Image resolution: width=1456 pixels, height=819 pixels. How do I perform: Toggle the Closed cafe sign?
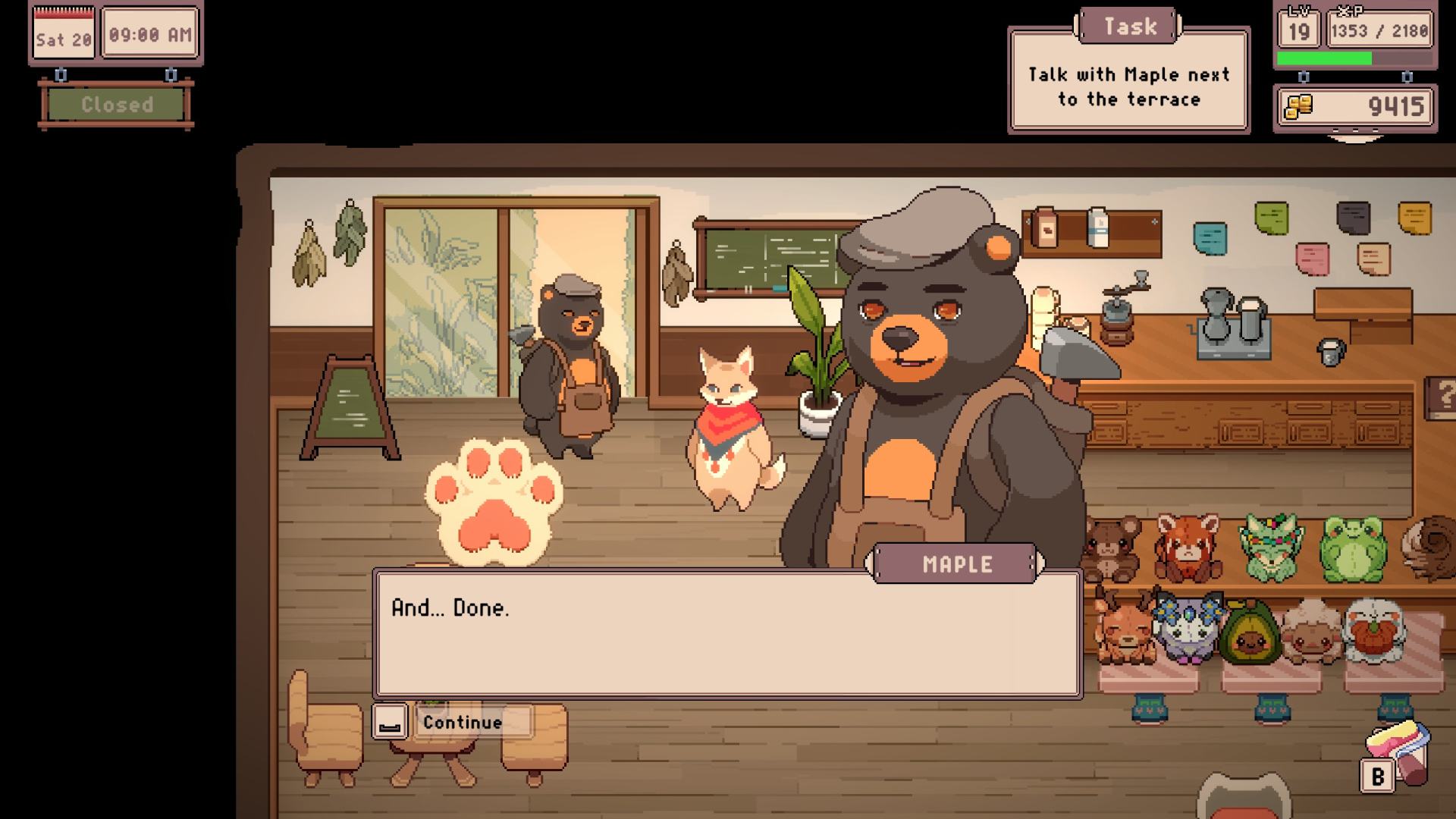(x=117, y=105)
